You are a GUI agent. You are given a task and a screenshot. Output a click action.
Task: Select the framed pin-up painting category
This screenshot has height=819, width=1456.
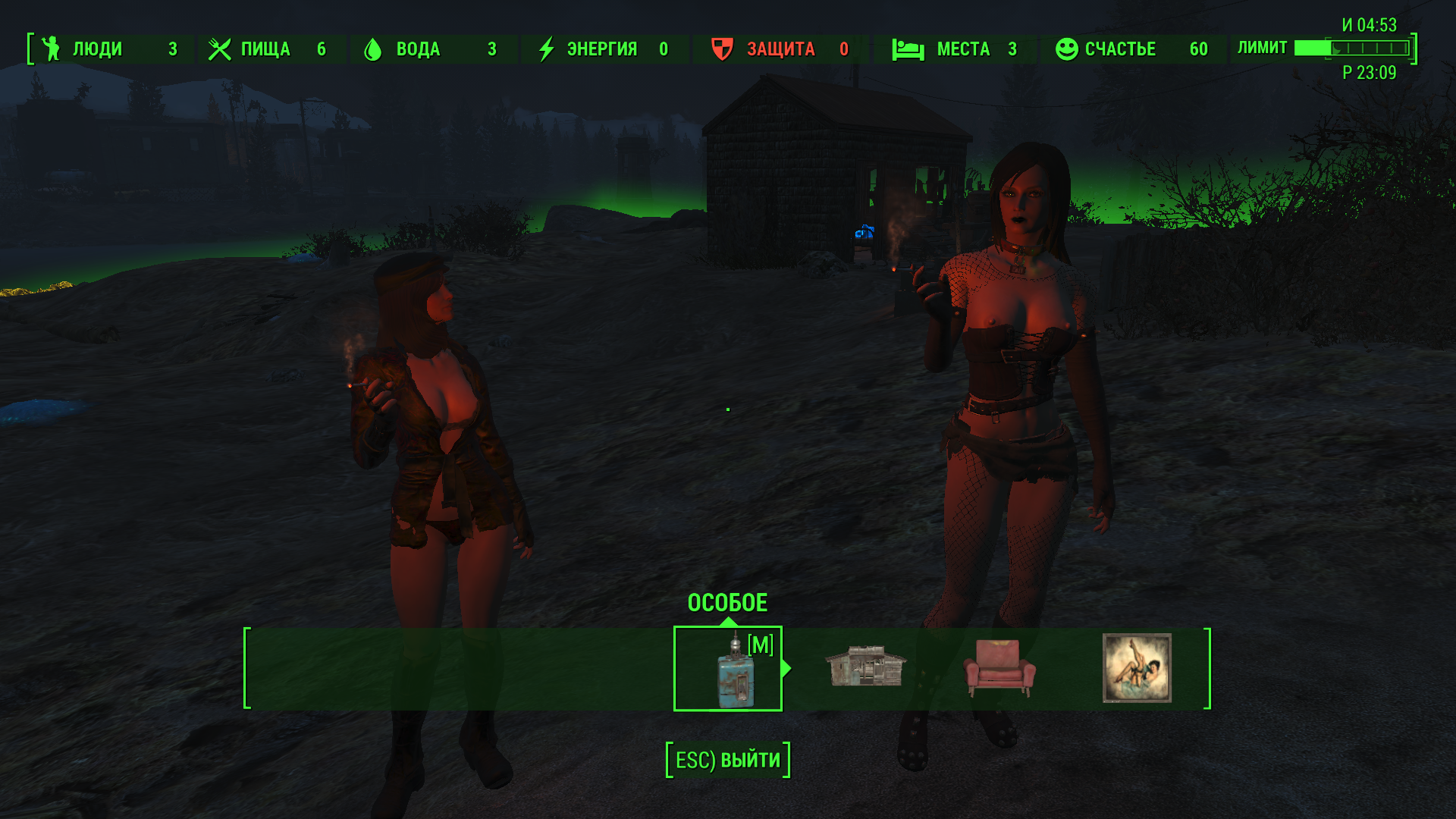(1136, 668)
